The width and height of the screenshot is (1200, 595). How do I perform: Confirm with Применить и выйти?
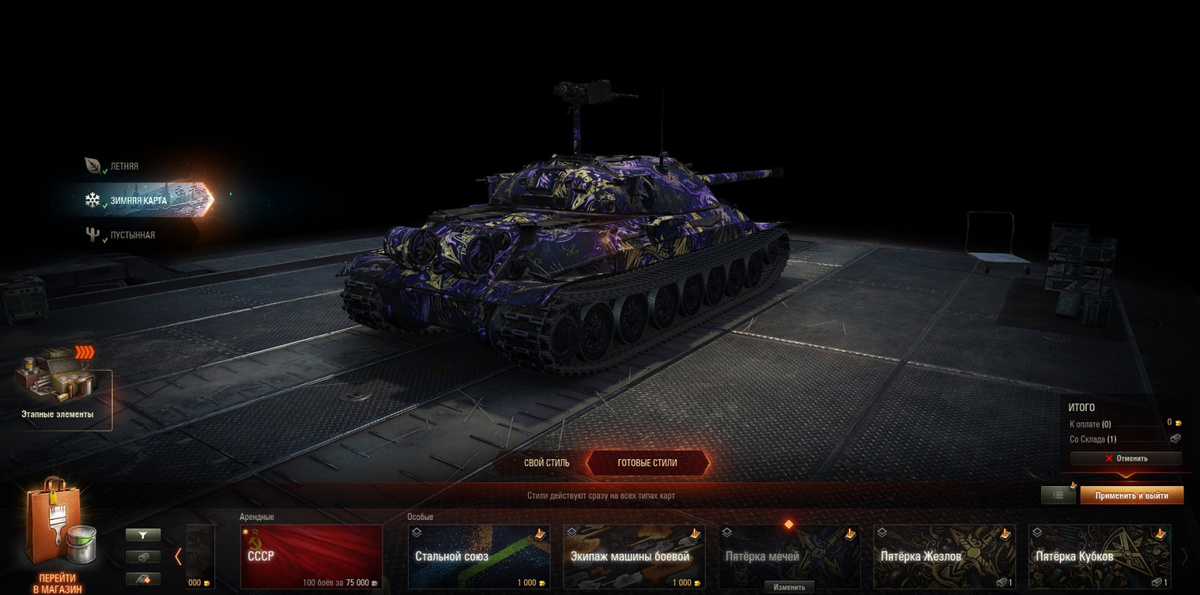(1131, 495)
